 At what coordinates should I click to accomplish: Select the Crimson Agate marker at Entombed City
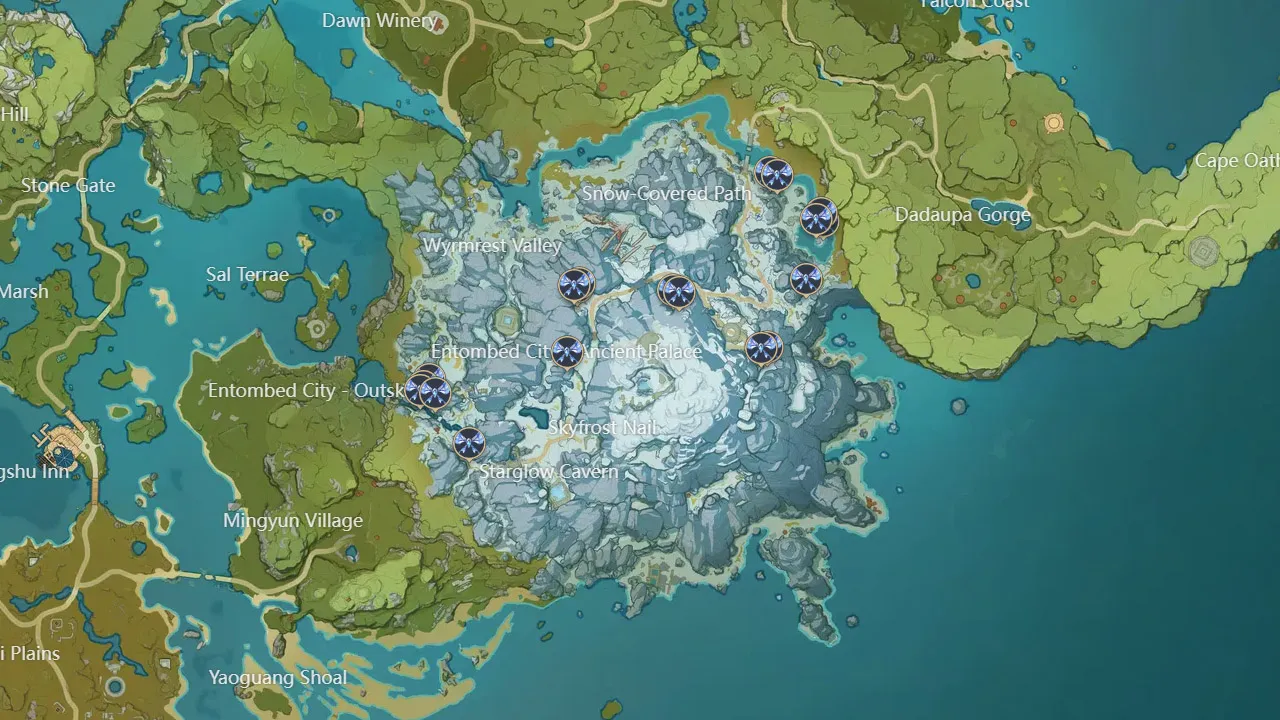point(567,352)
